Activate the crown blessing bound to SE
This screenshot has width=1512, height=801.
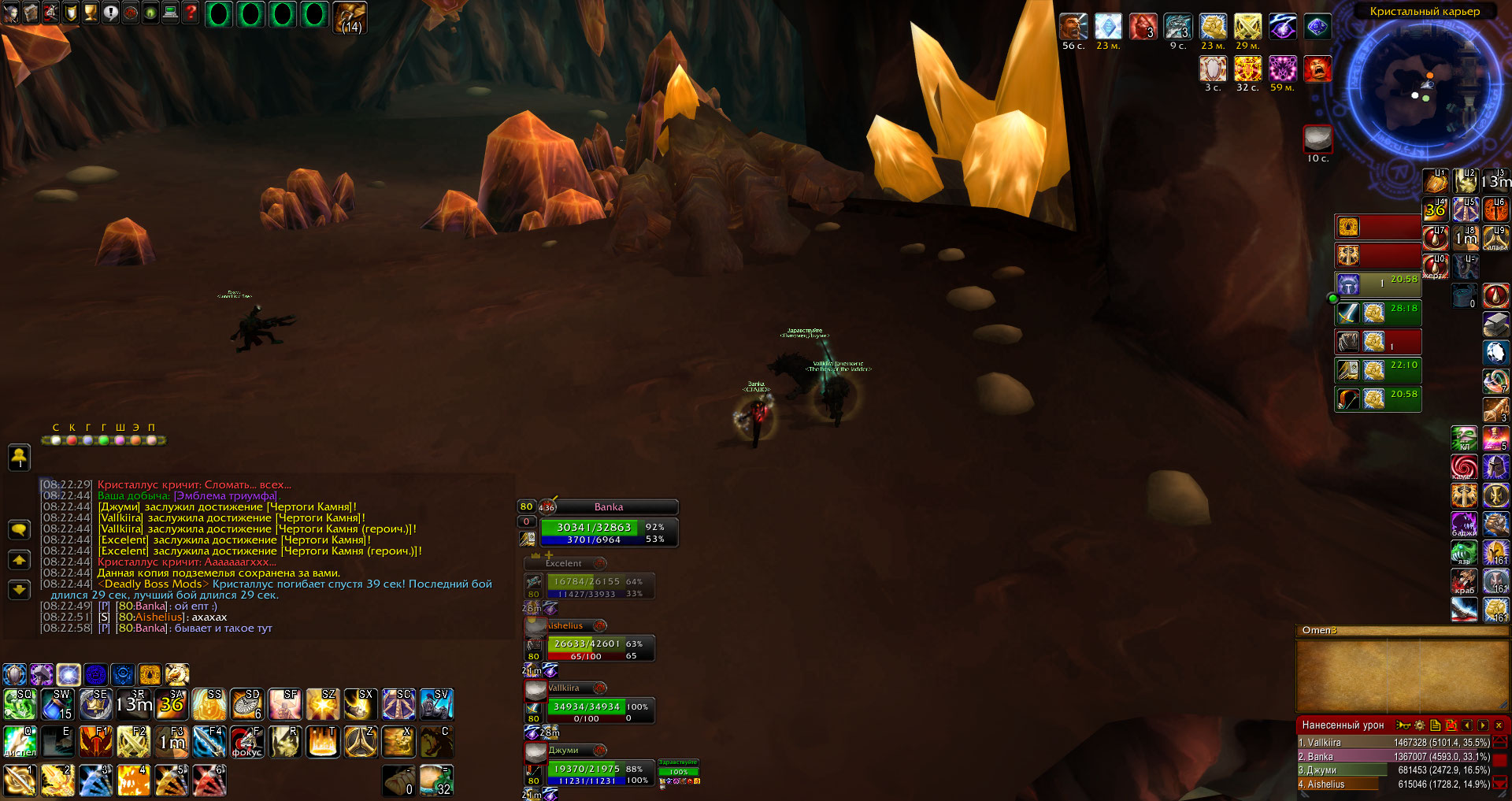(95, 704)
